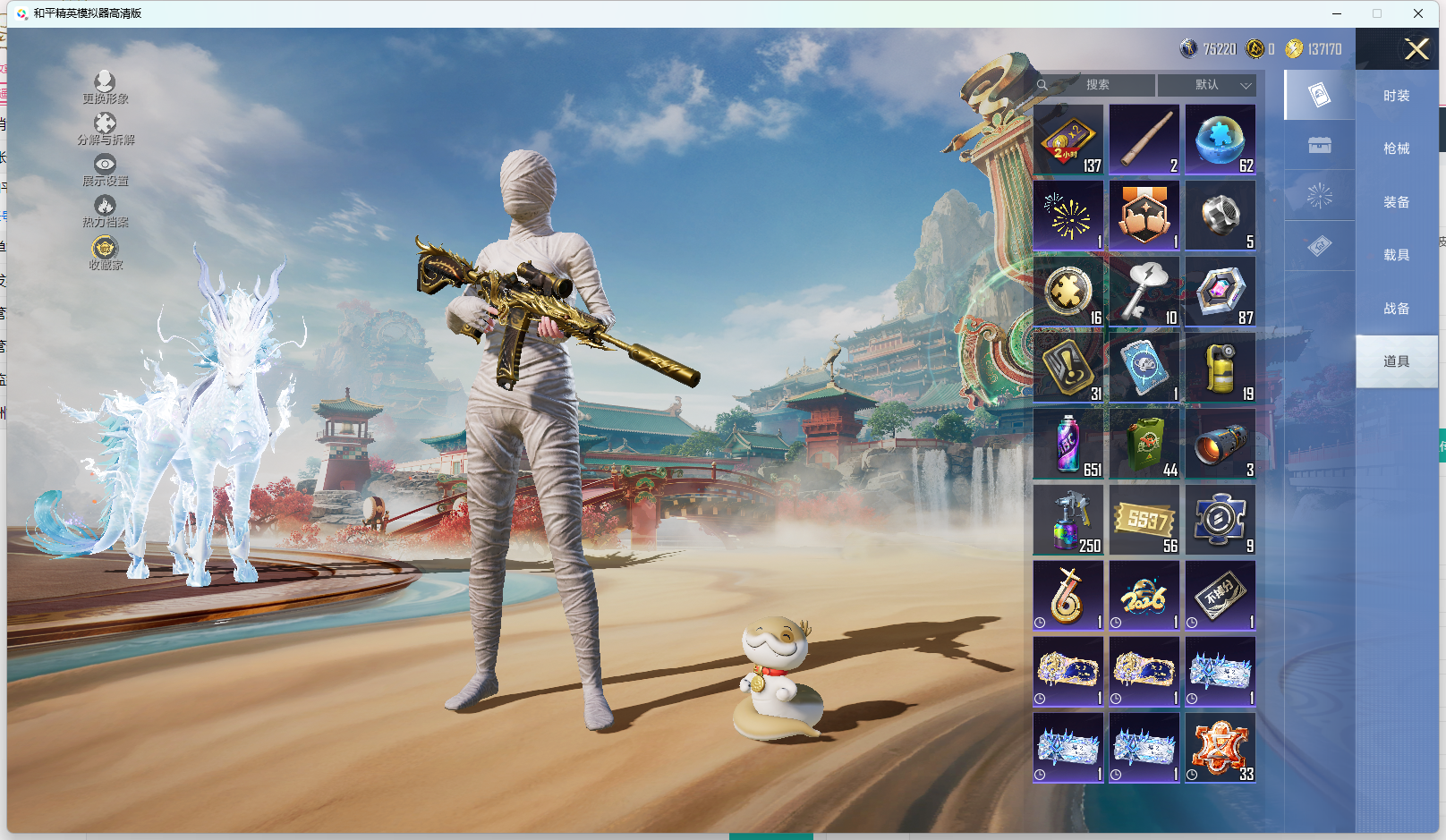
Task: Select the SS37 gold ticket item
Action: [x=1144, y=520]
